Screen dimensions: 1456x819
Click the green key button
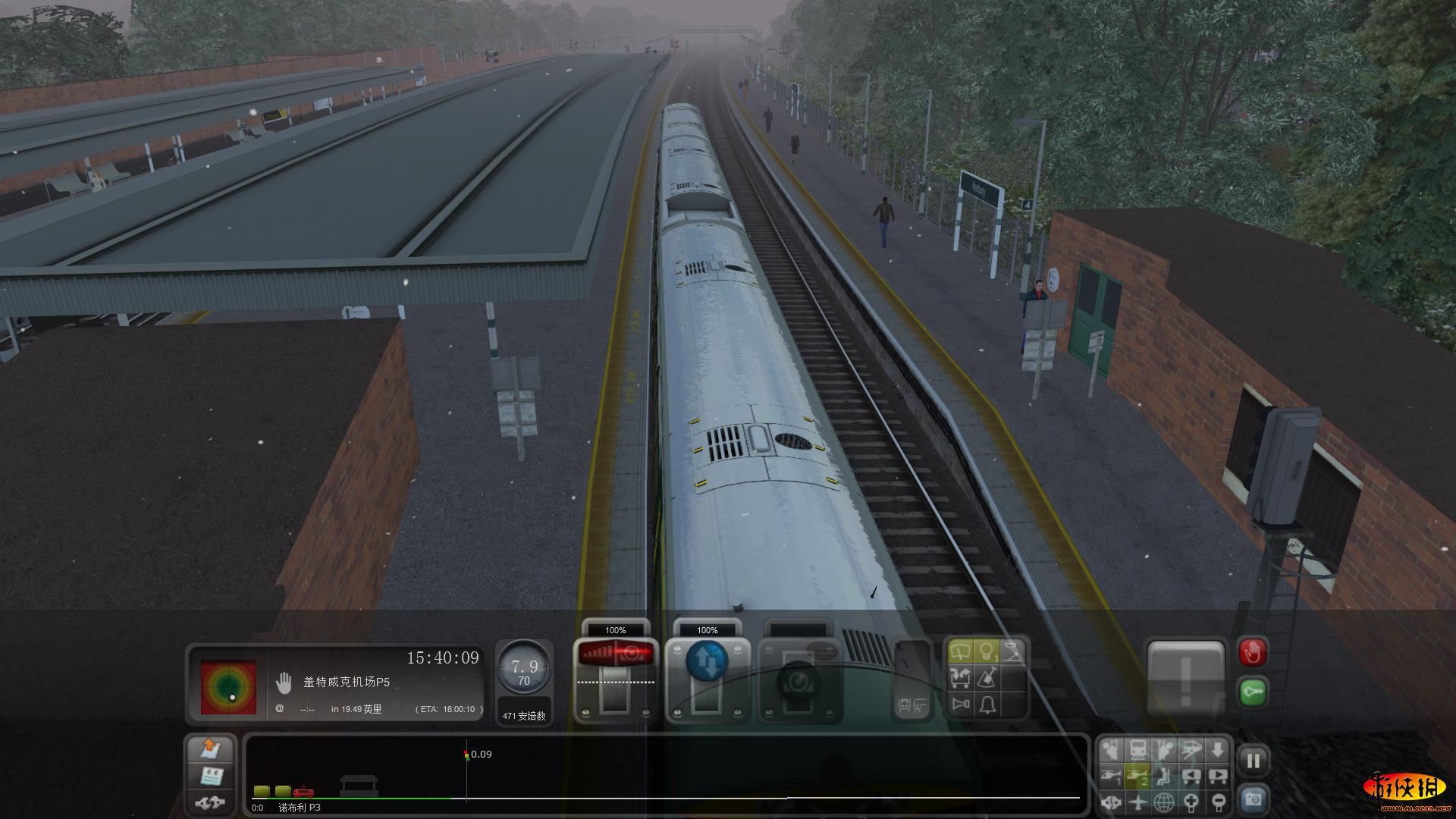pos(1252,692)
